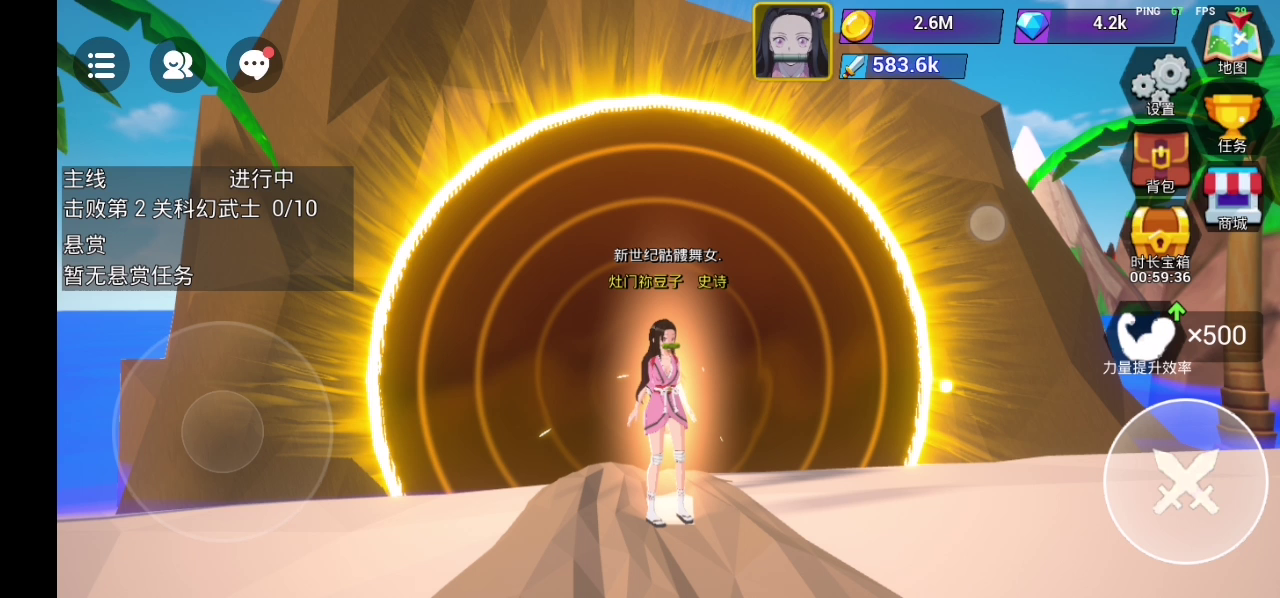Tap the diamond currency bar
Viewport: 1280px width, 598px height.
point(1095,25)
